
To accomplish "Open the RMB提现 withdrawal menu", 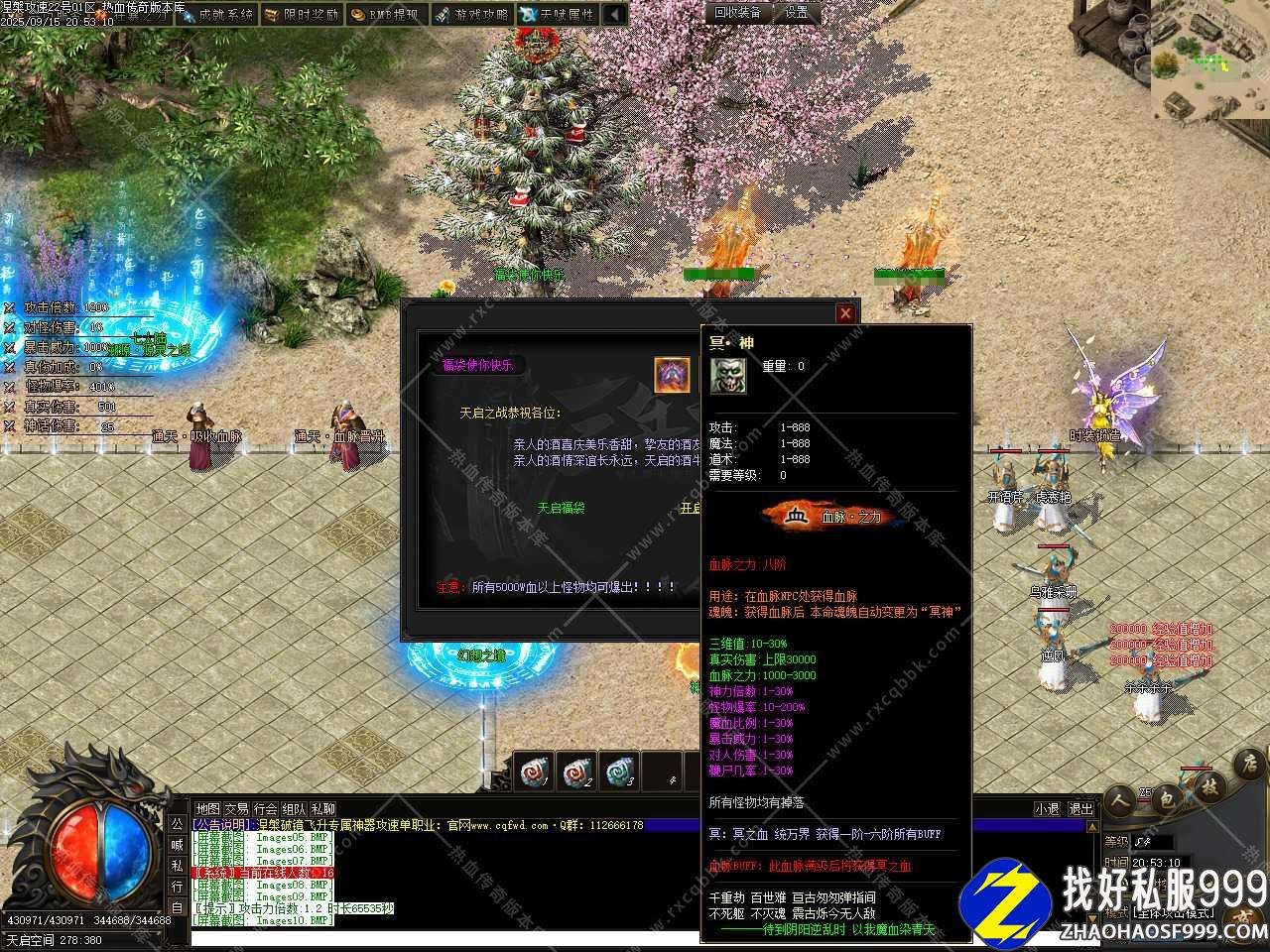I will (x=385, y=14).
